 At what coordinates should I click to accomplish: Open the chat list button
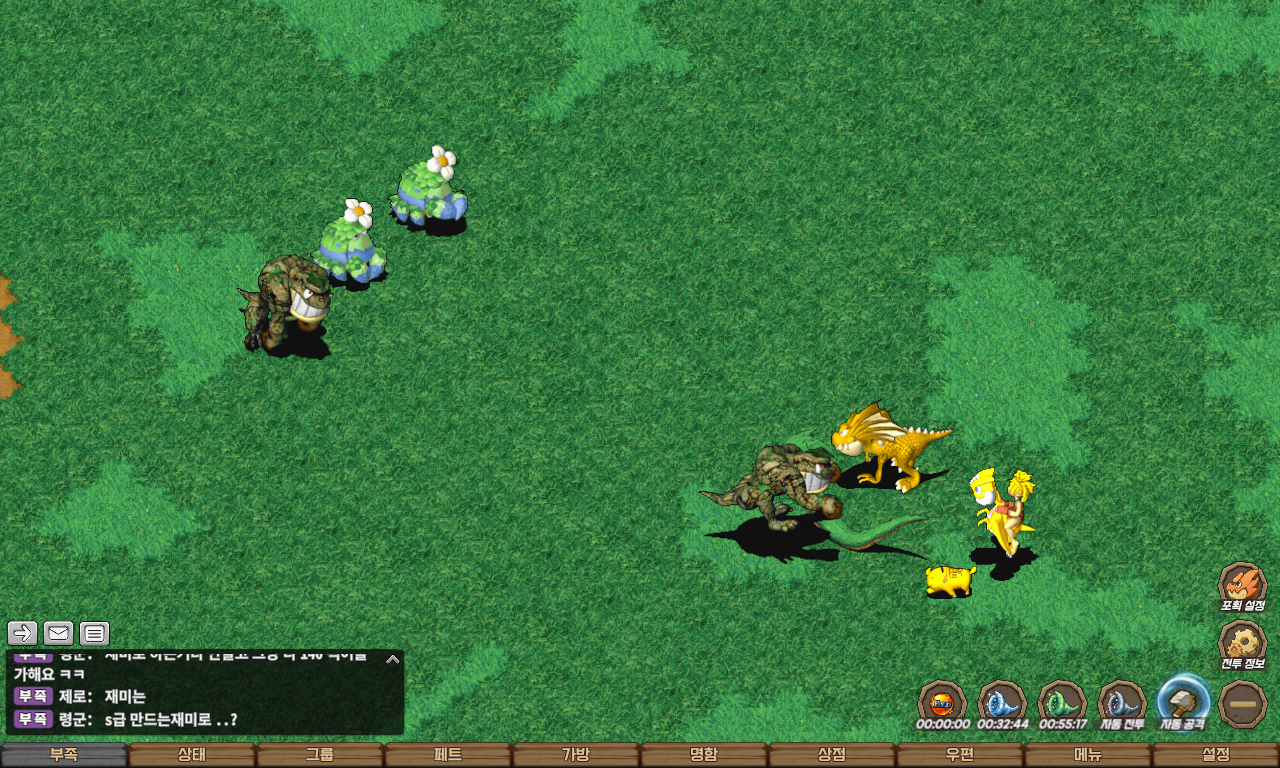click(94, 633)
